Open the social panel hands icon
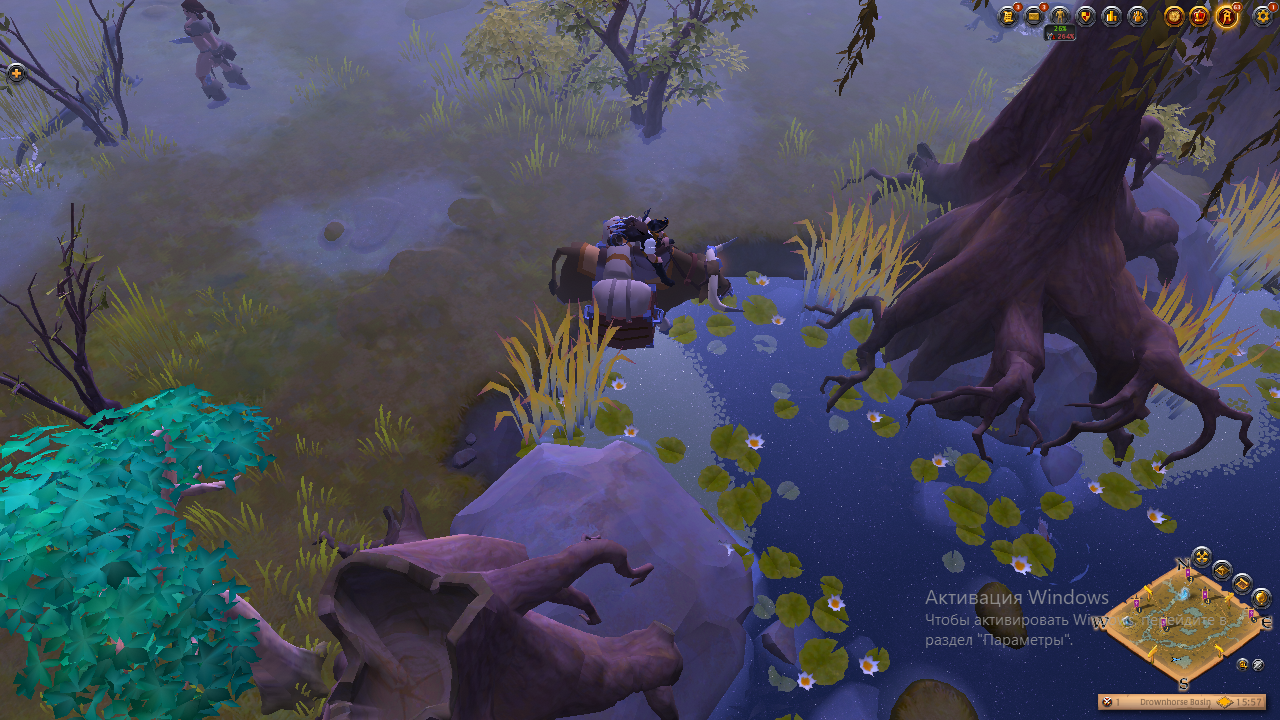The image size is (1280, 720). [1137, 16]
